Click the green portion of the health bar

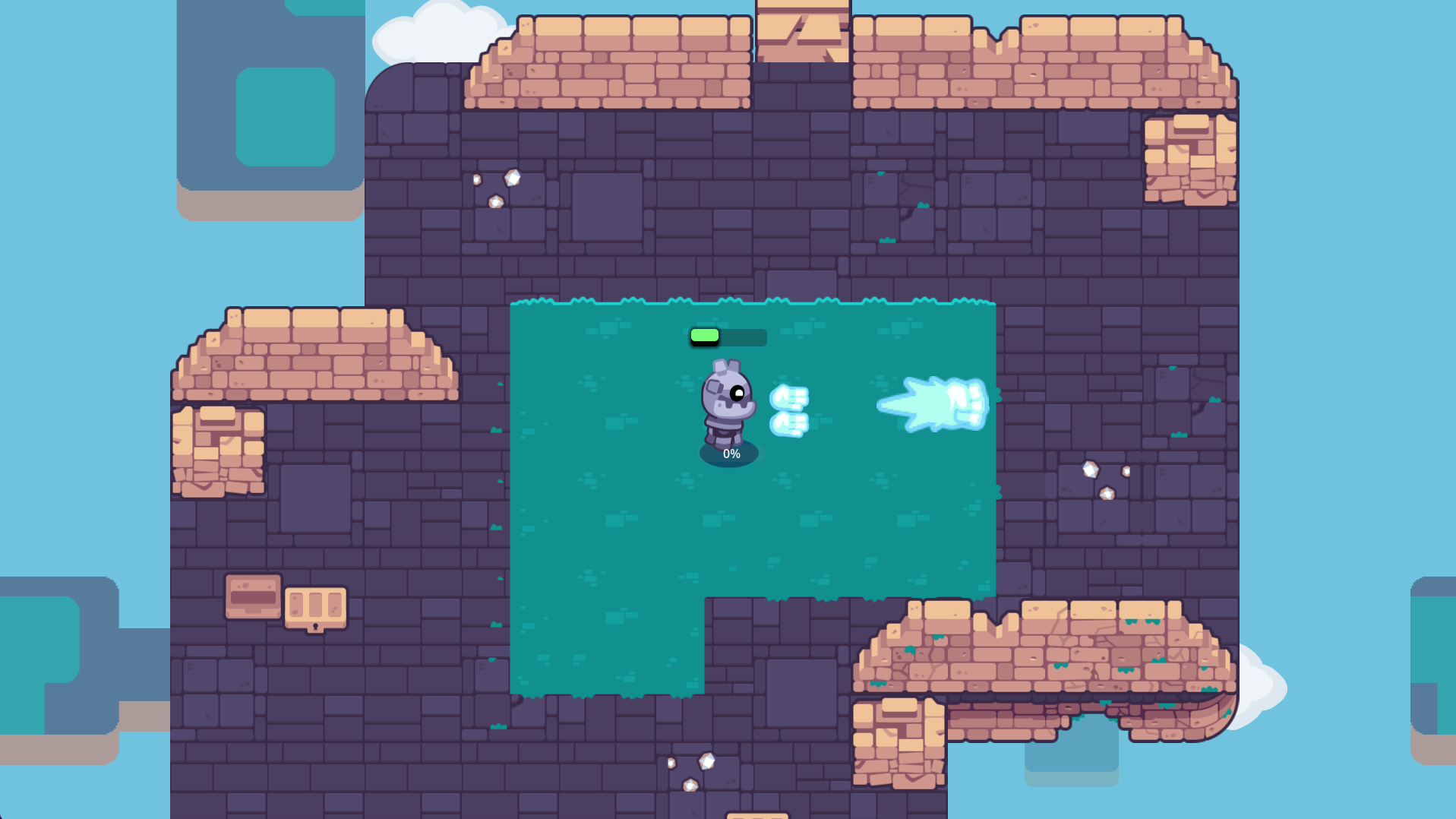[x=704, y=337]
